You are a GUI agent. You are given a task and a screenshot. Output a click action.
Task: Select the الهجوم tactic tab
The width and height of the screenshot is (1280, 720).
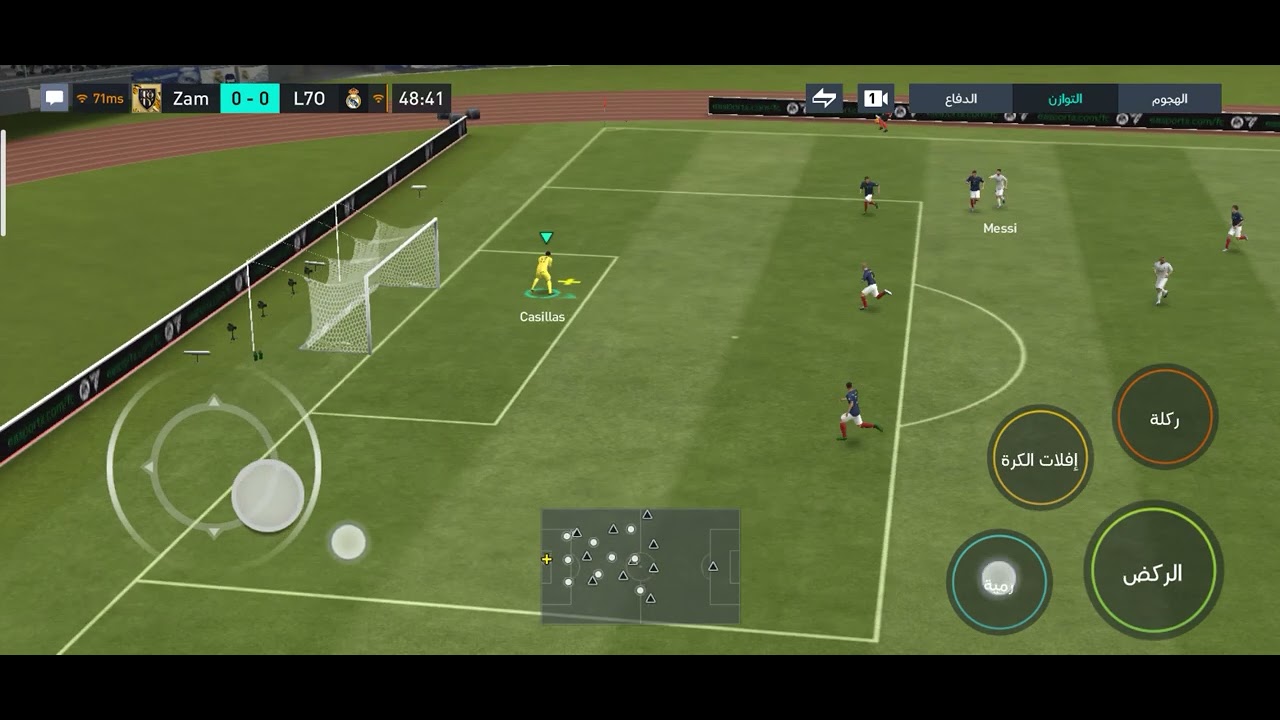[1169, 99]
